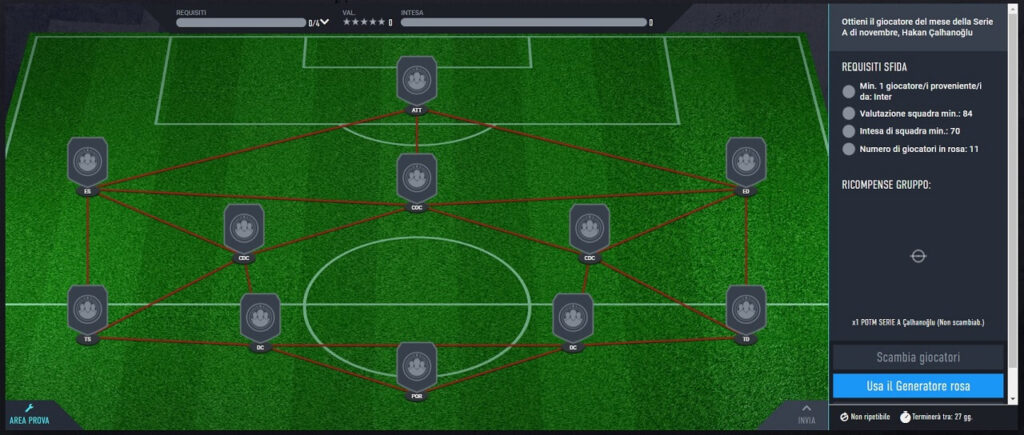Open the Area Prova panel
This screenshot has width=1024, height=435.
30,414
